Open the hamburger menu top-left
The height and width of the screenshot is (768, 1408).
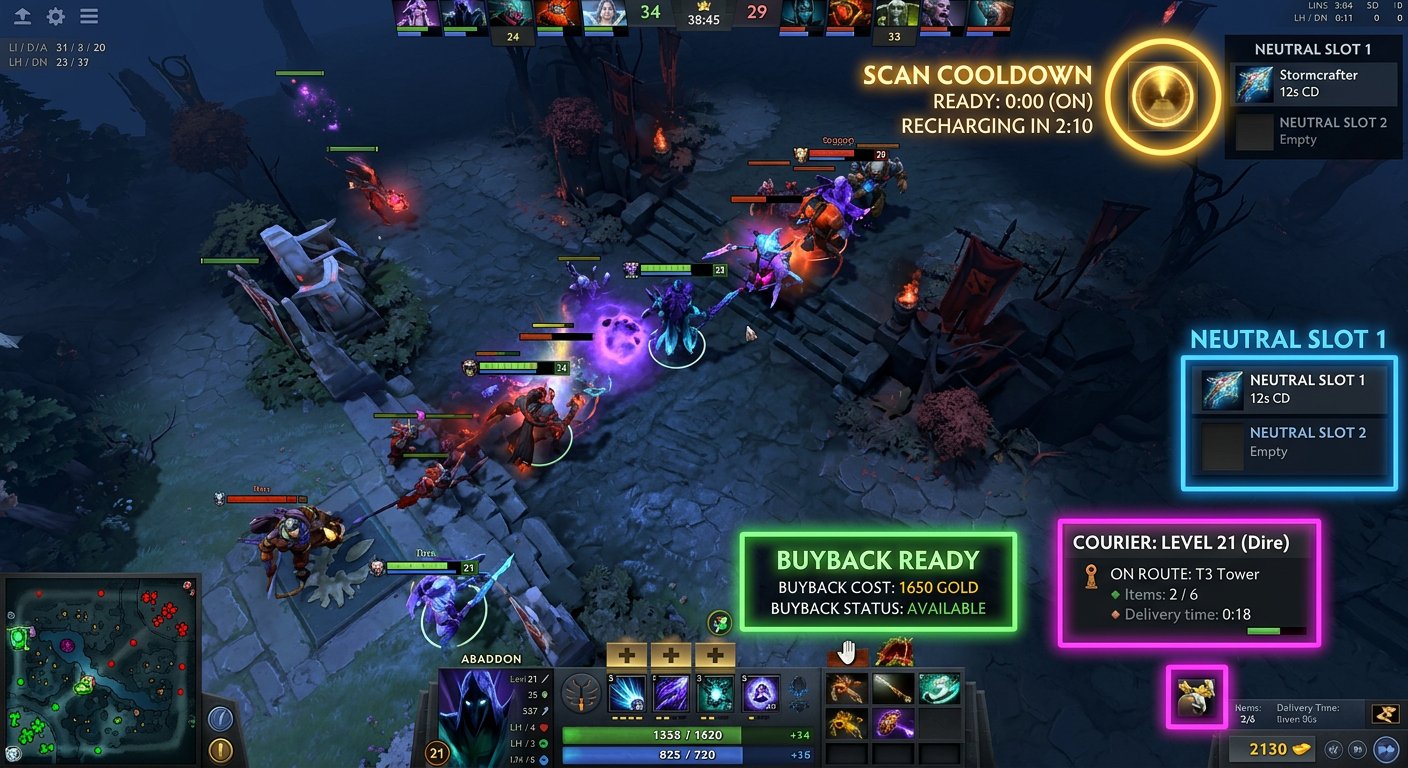point(88,16)
